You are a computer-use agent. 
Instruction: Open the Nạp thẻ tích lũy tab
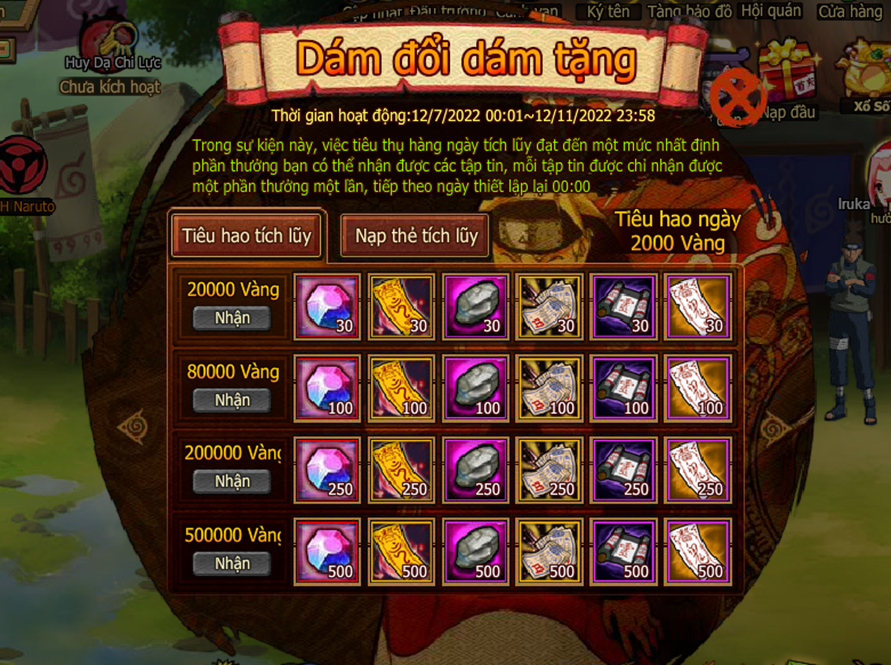click(x=416, y=237)
